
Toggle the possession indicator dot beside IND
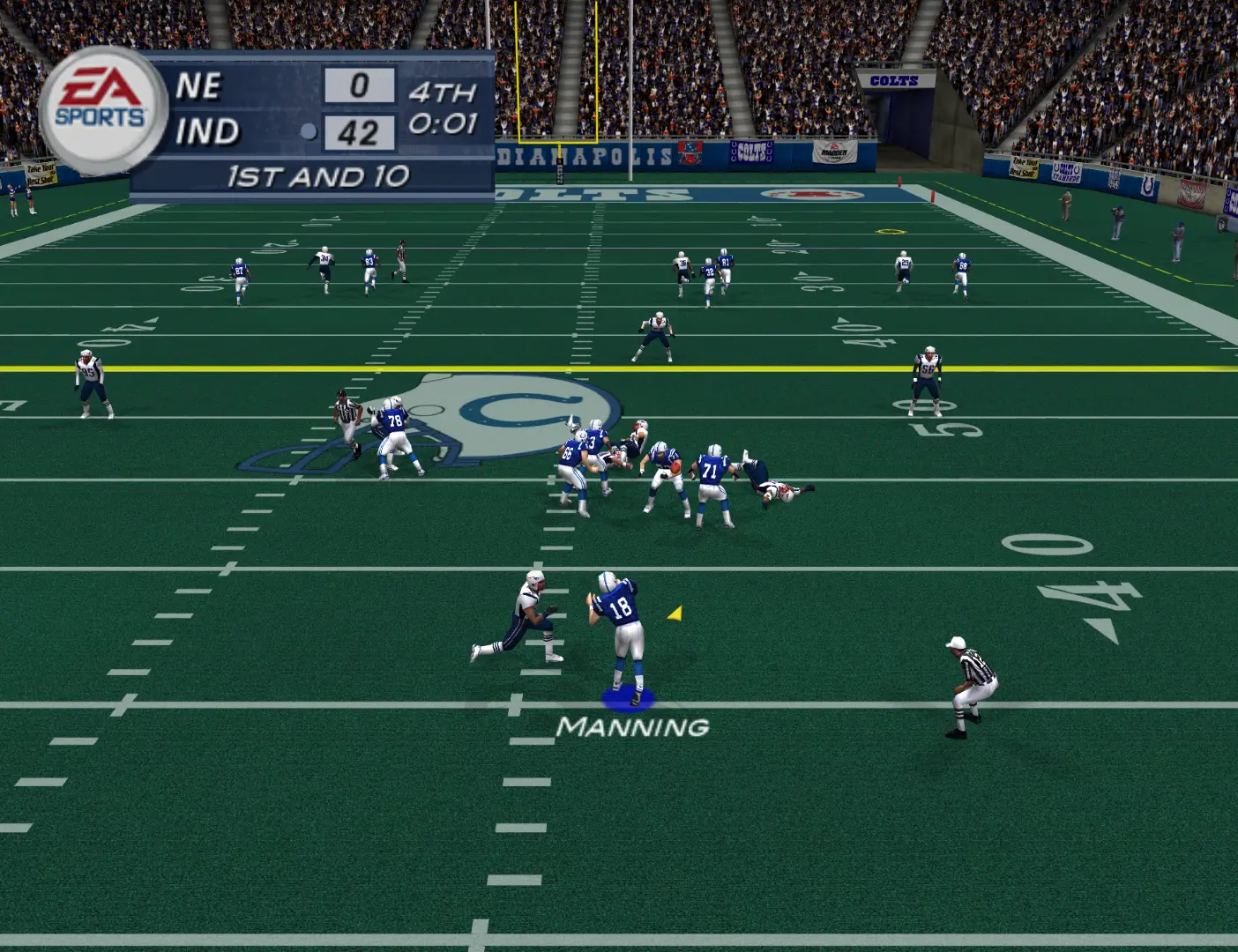tap(308, 130)
